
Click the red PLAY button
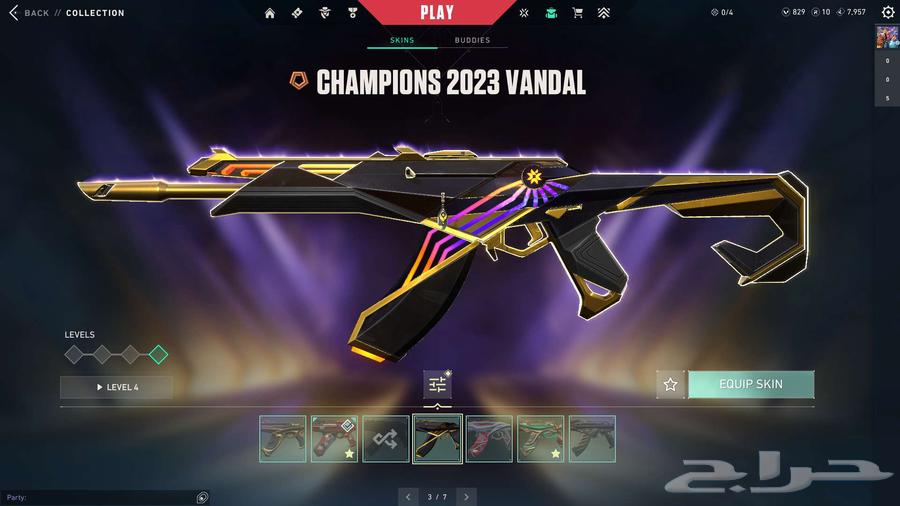tap(437, 13)
